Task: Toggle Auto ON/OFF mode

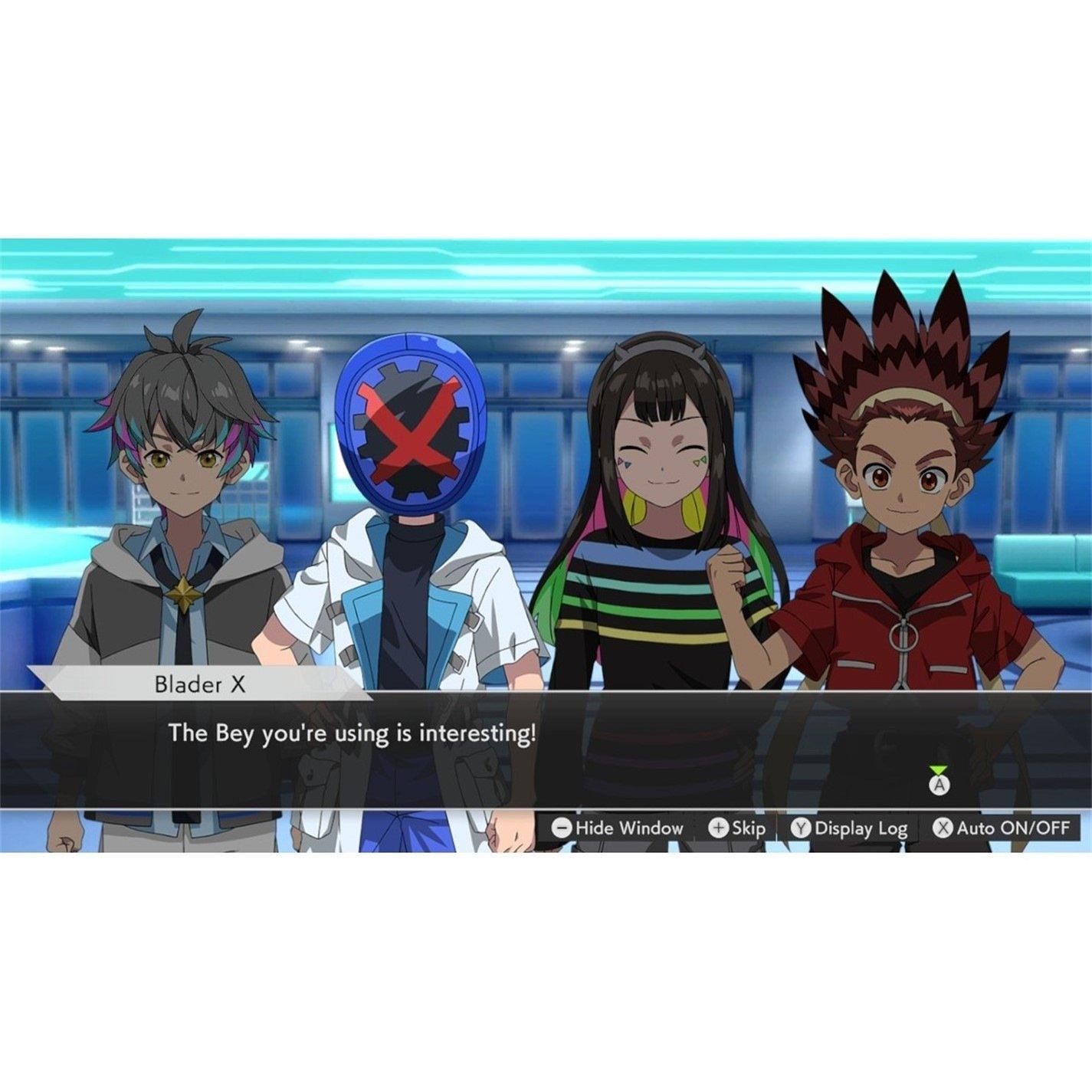Action: [1004, 828]
